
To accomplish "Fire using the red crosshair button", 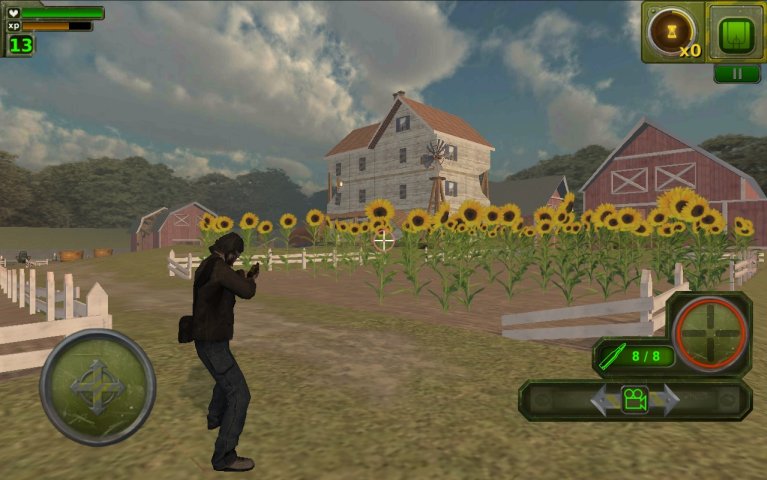I will 710,330.
